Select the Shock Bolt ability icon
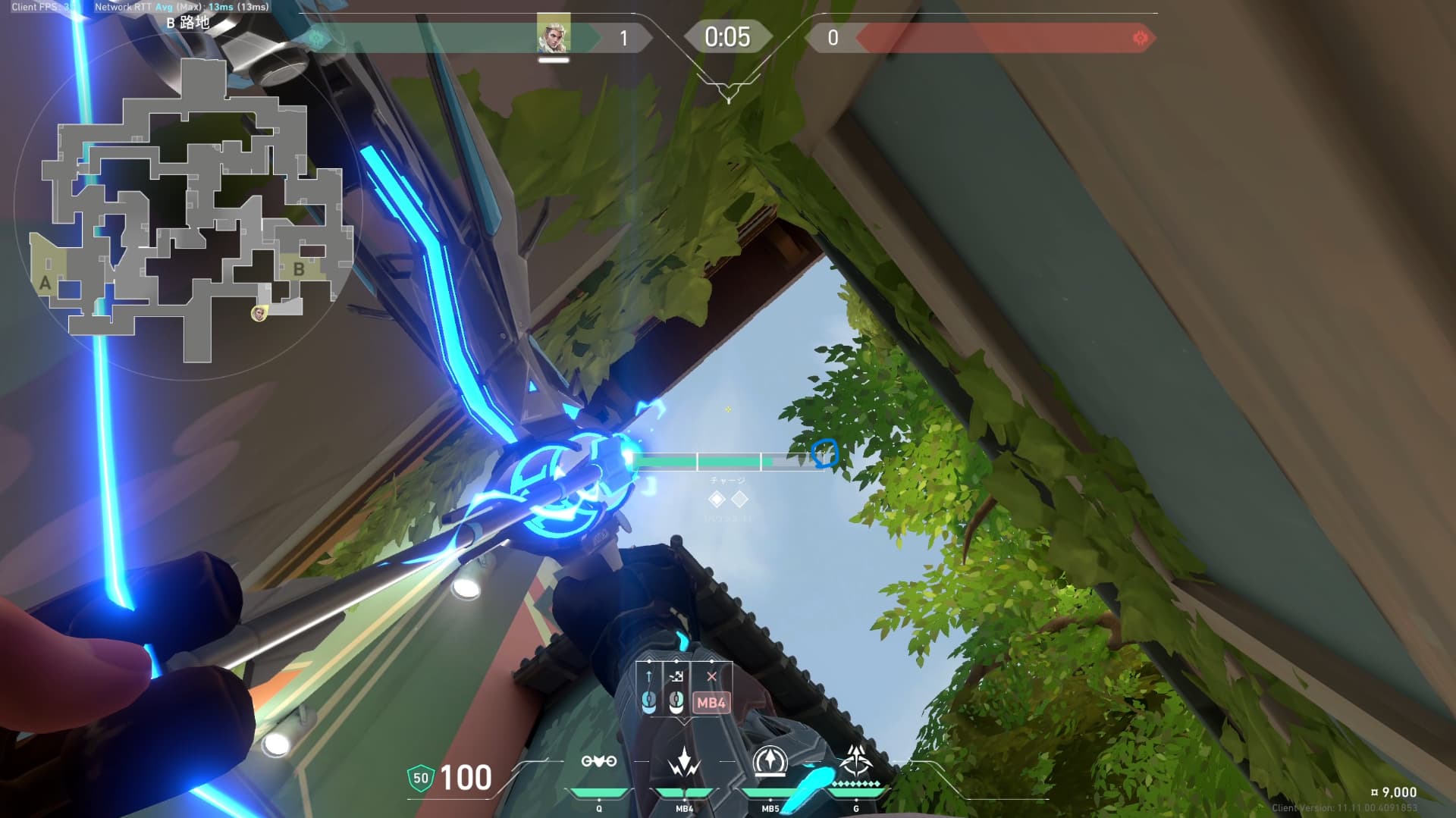Viewport: 1456px width, 818px height. 684,761
